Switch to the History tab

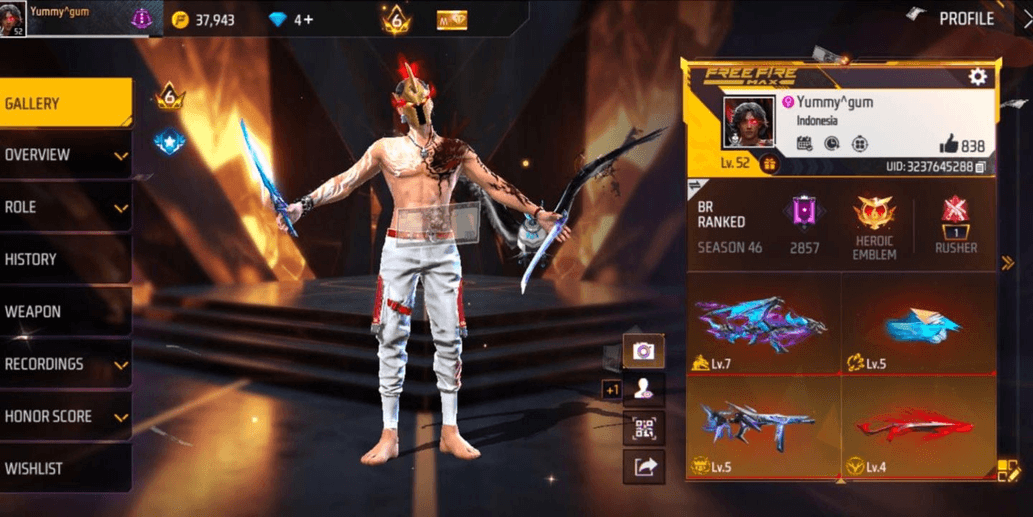pos(65,259)
